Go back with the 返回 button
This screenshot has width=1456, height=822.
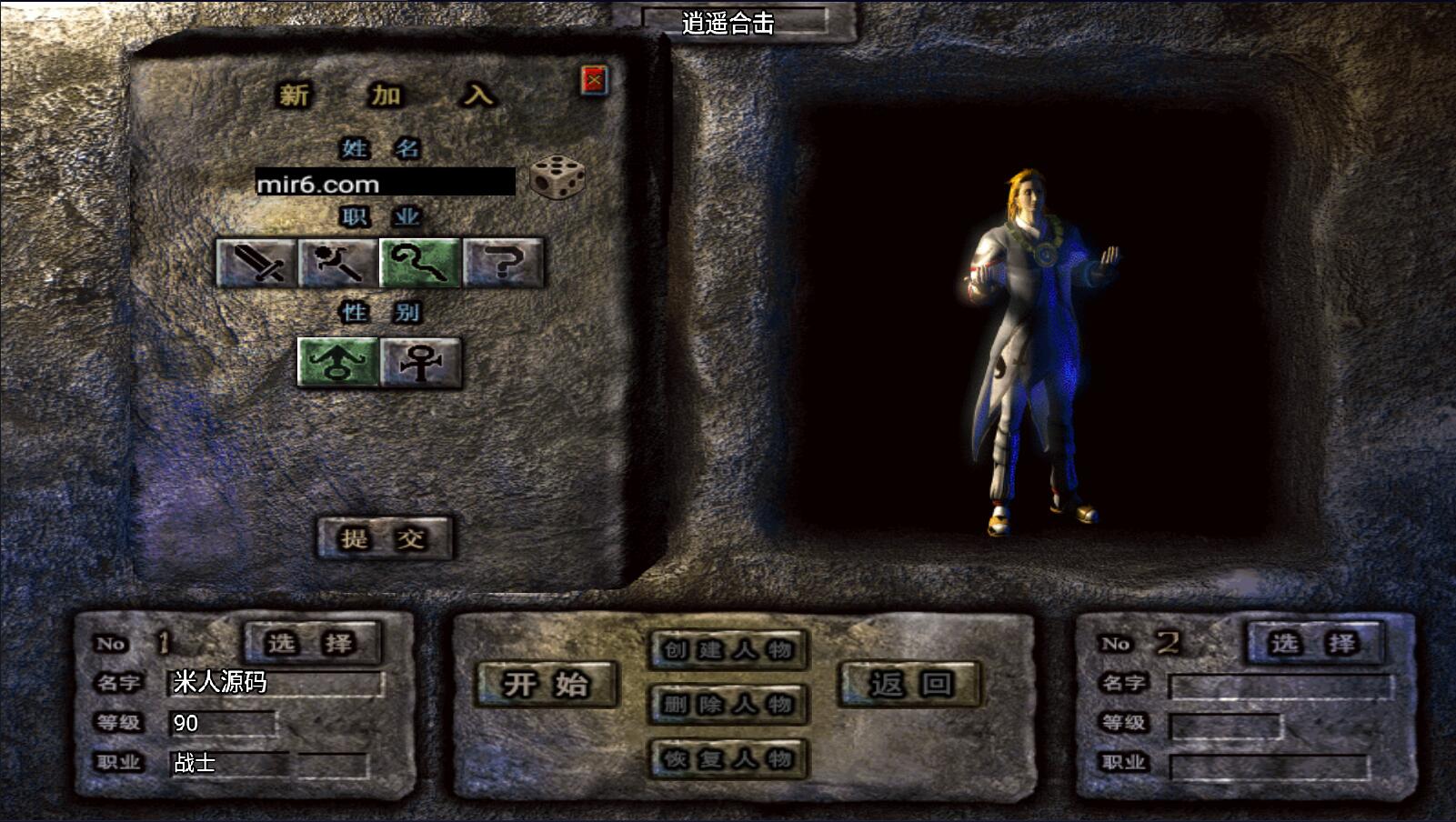click(x=909, y=684)
